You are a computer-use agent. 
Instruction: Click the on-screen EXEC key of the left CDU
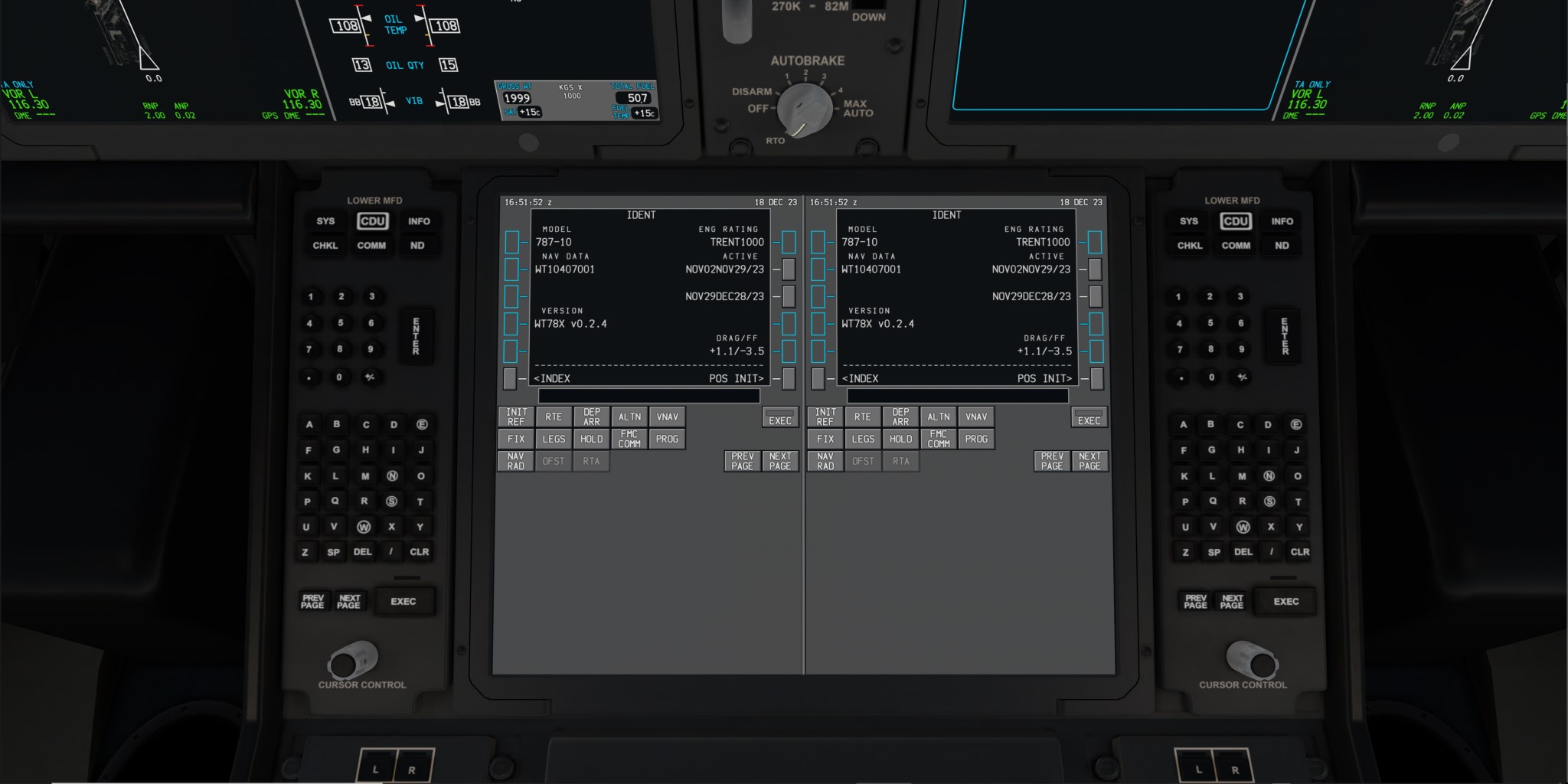[780, 417]
